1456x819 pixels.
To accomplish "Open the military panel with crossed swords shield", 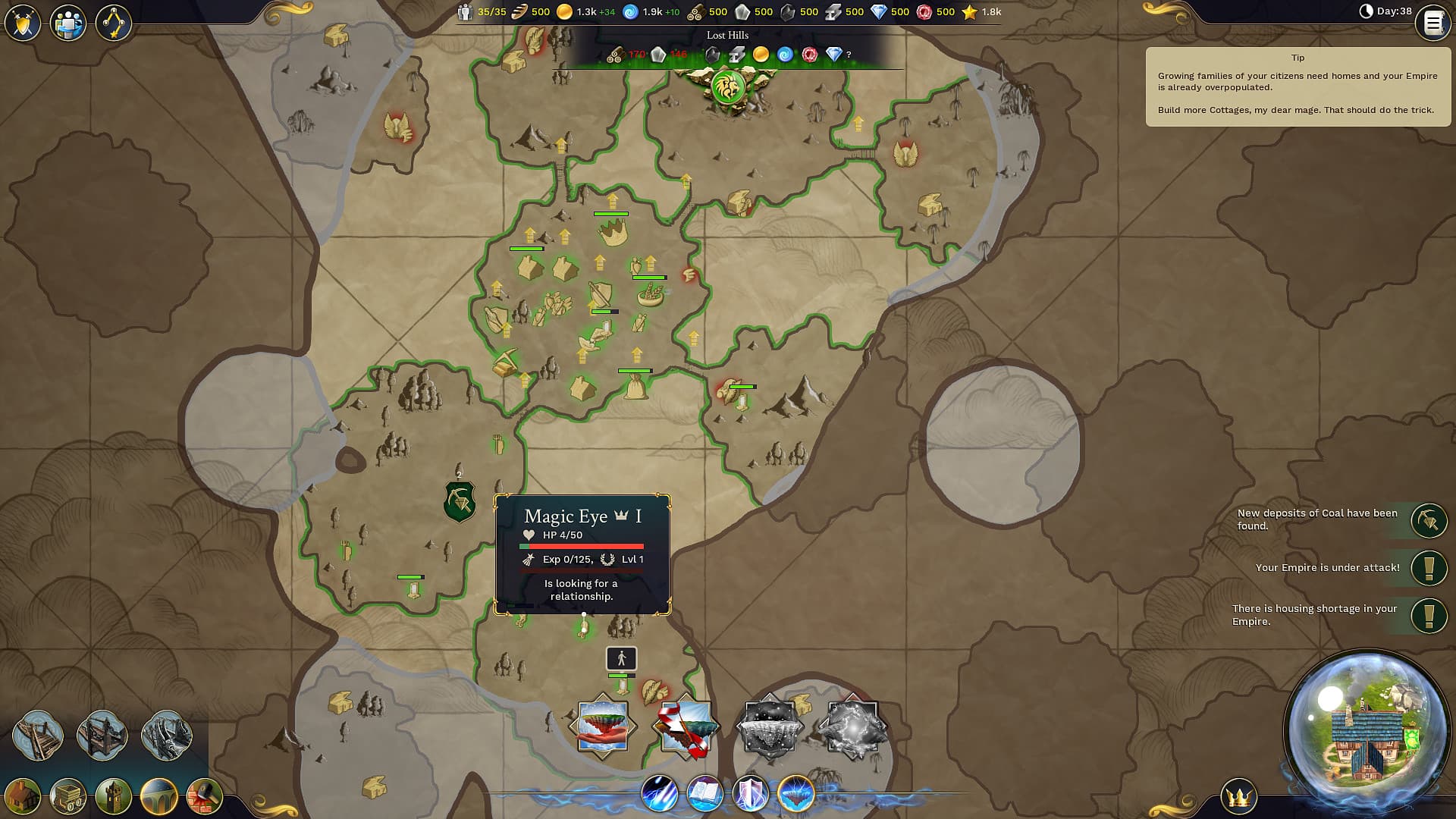I will coord(24,23).
